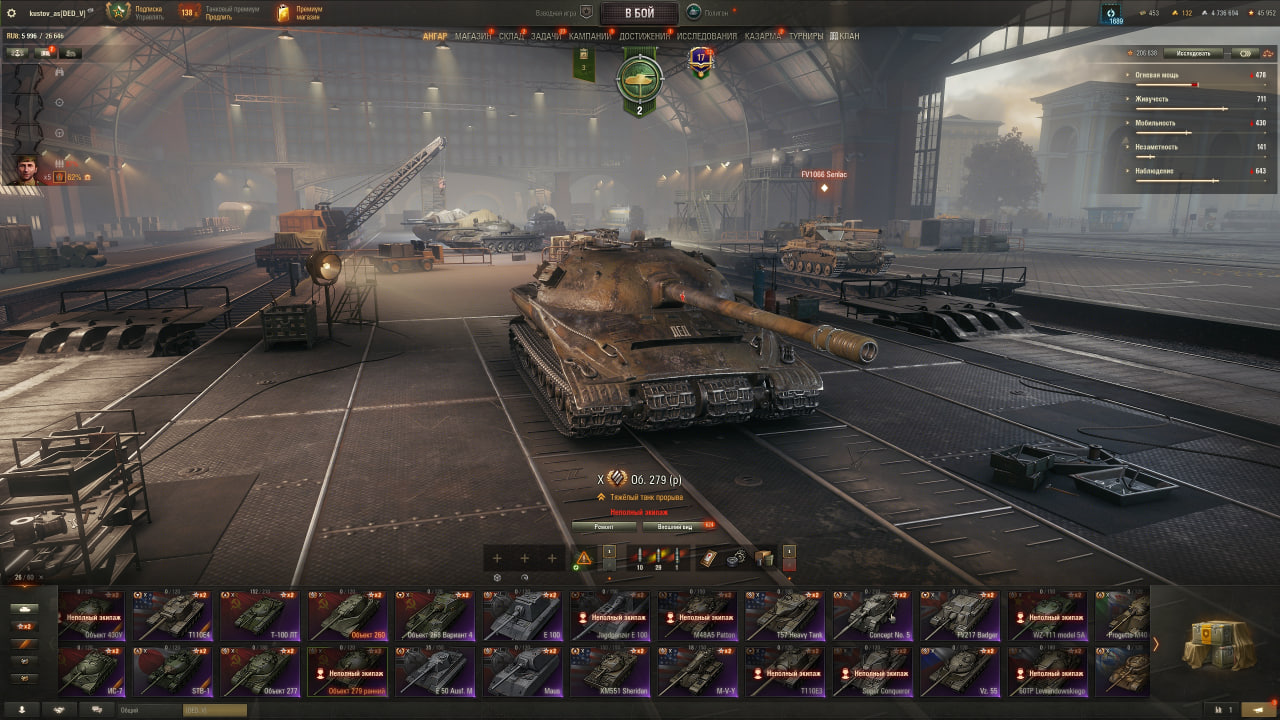Go to the КАМПАНИИ tab
The height and width of the screenshot is (720, 1280).
coord(590,36)
